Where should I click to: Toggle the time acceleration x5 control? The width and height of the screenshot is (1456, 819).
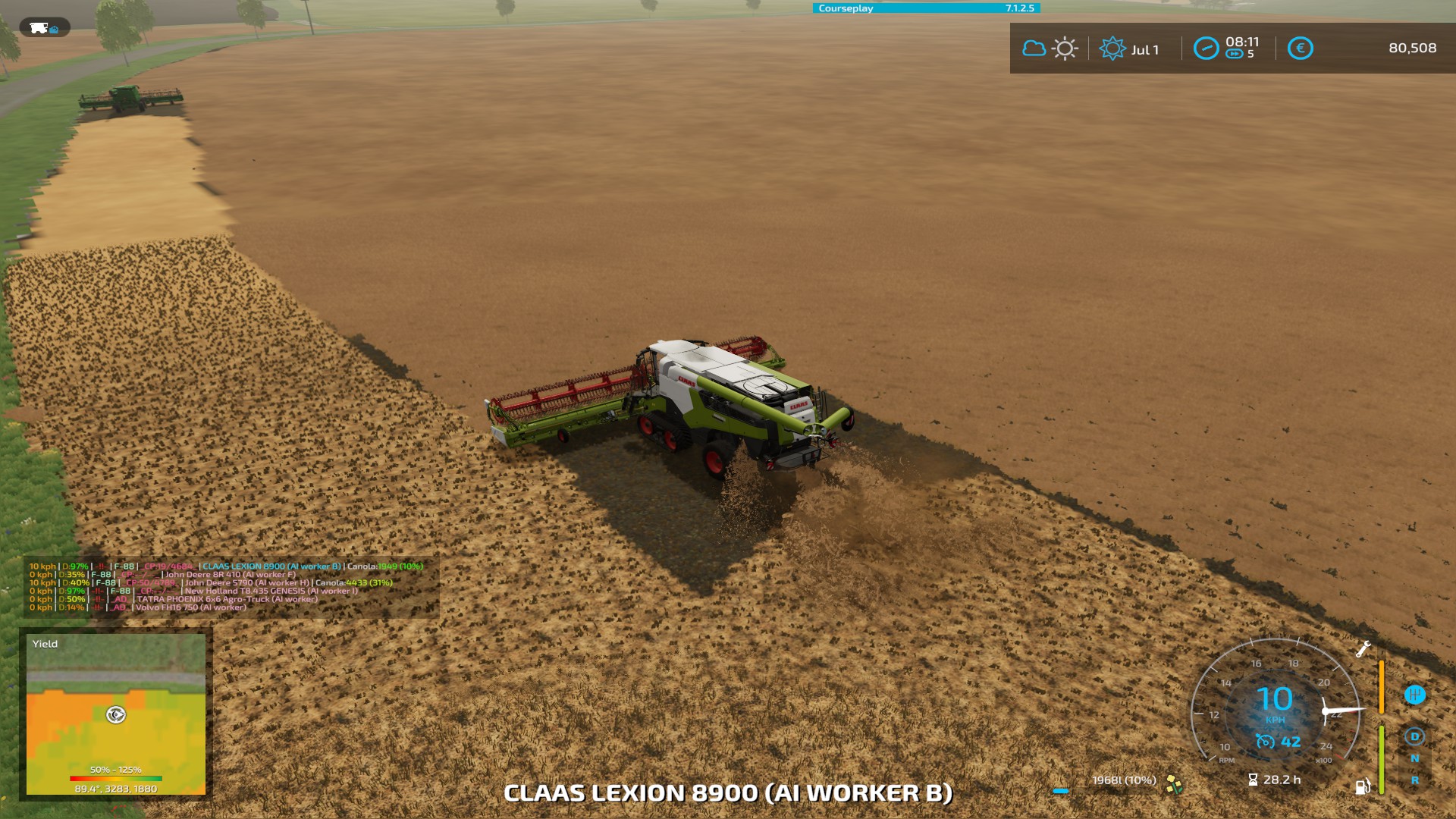(x=1234, y=53)
